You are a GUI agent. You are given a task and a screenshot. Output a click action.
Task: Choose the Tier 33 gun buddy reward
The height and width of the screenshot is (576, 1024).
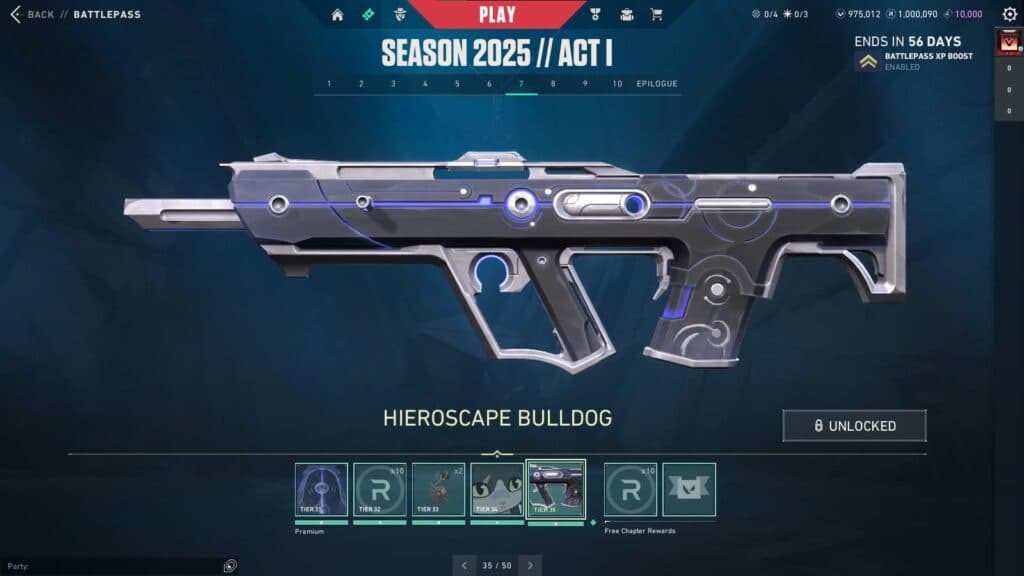(x=438, y=489)
